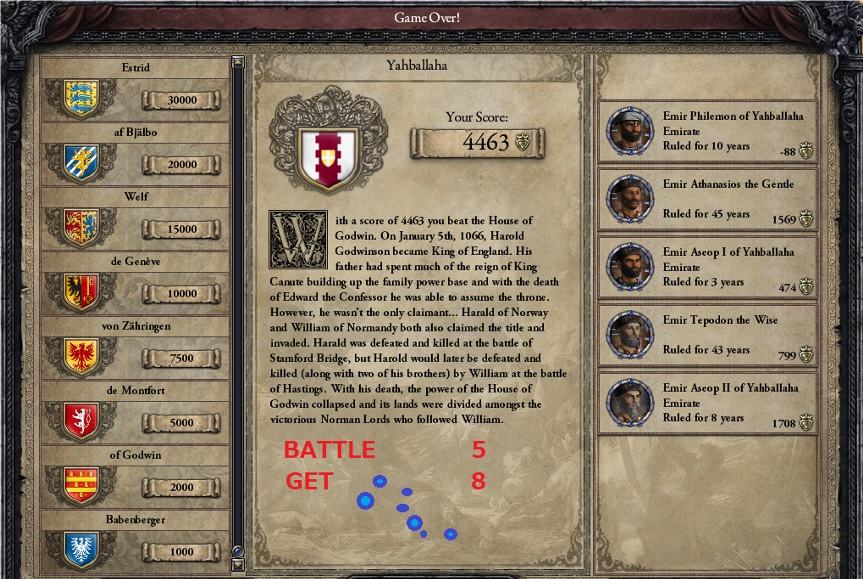View Emir Tepodon the Wise's portrait
Viewport: 863px width, 579px height.
point(631,335)
